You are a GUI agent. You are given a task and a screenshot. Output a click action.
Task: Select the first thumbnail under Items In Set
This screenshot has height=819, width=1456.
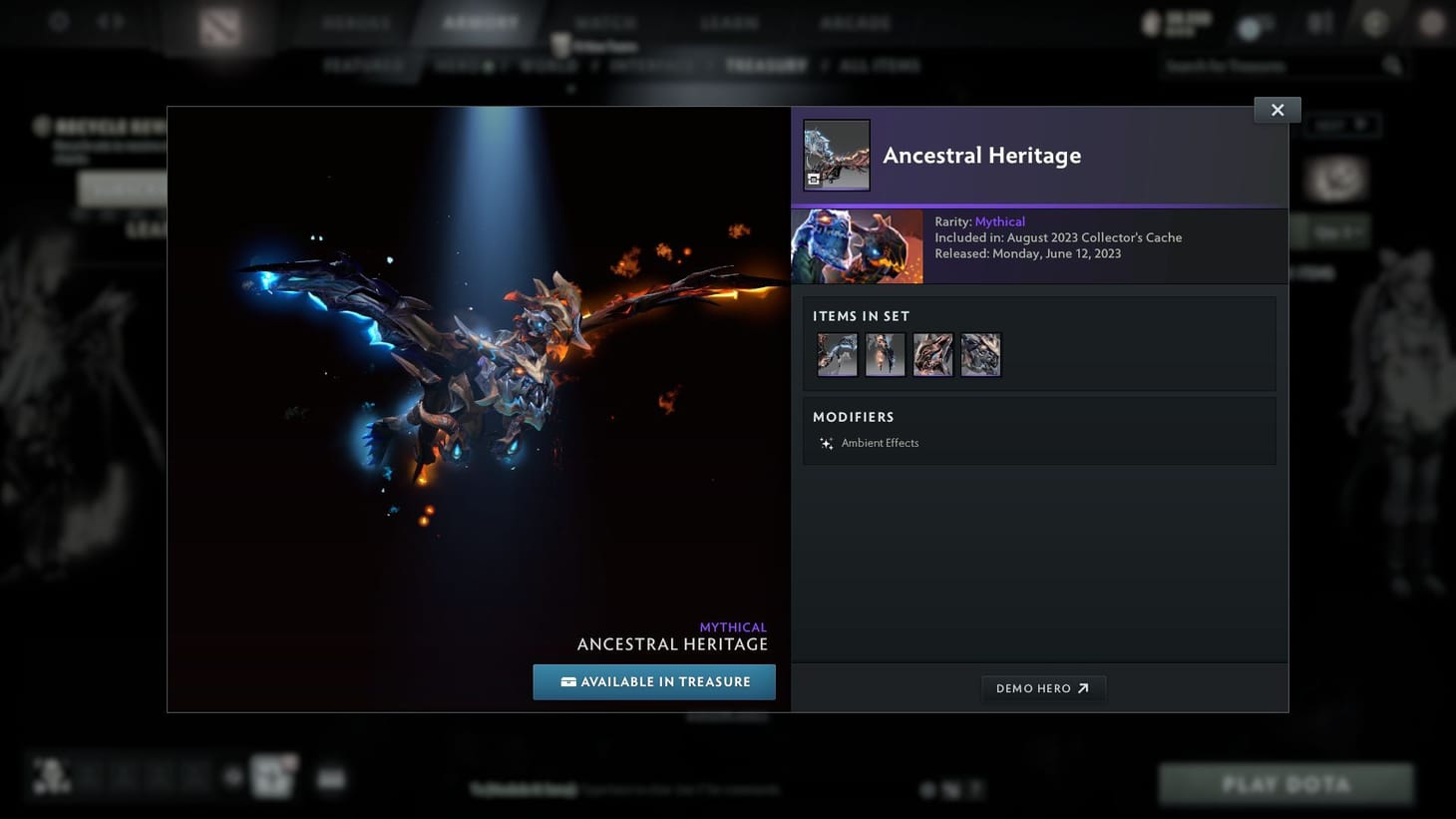(837, 354)
